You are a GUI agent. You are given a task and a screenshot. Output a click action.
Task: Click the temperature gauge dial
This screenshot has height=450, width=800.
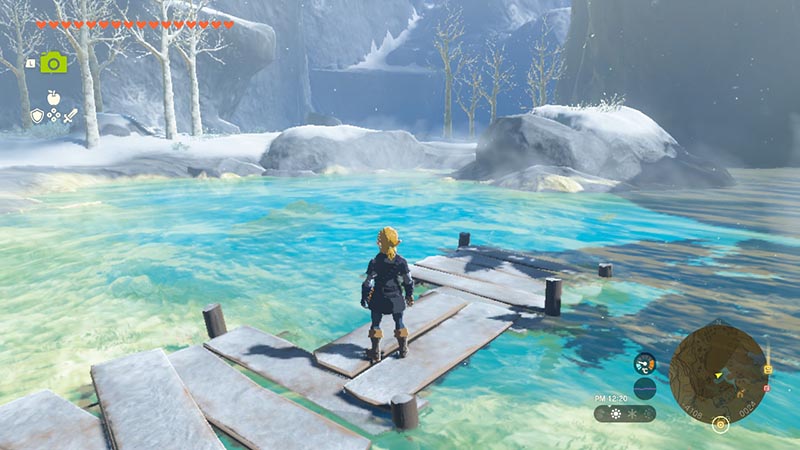pos(645,364)
